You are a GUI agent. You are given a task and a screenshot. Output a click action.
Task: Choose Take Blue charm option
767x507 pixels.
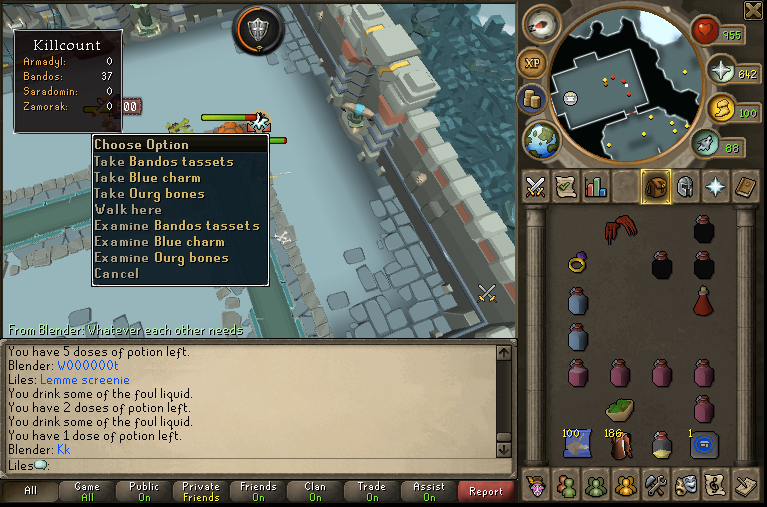click(x=147, y=177)
